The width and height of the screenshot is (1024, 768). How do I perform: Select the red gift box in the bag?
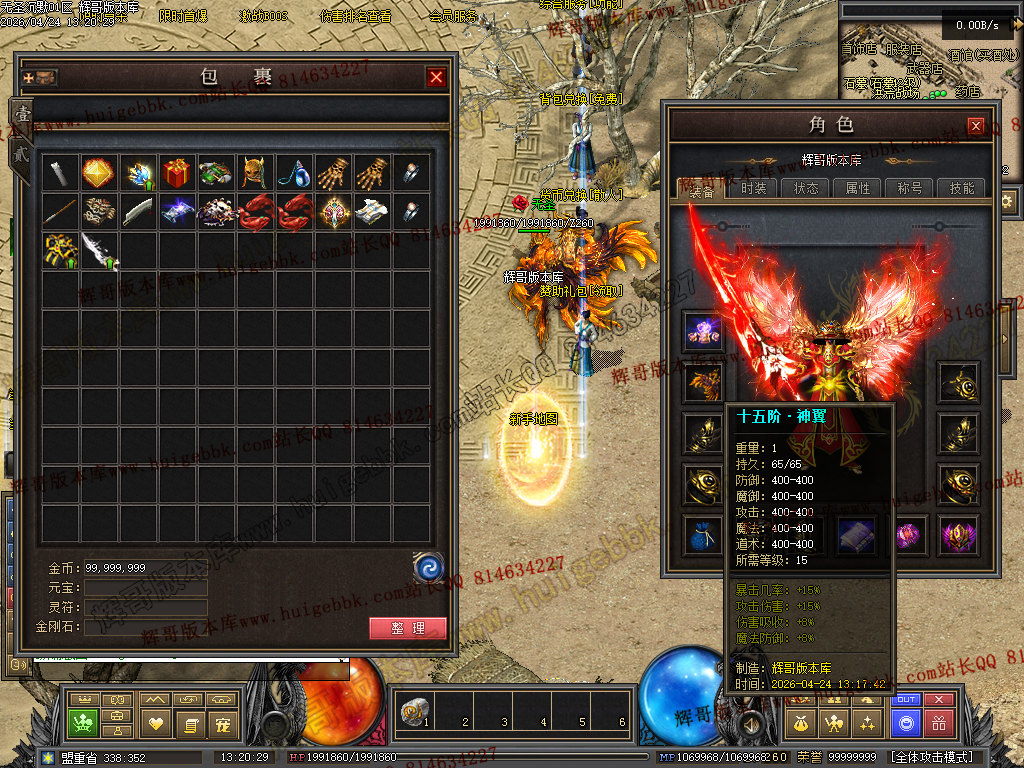pos(176,173)
